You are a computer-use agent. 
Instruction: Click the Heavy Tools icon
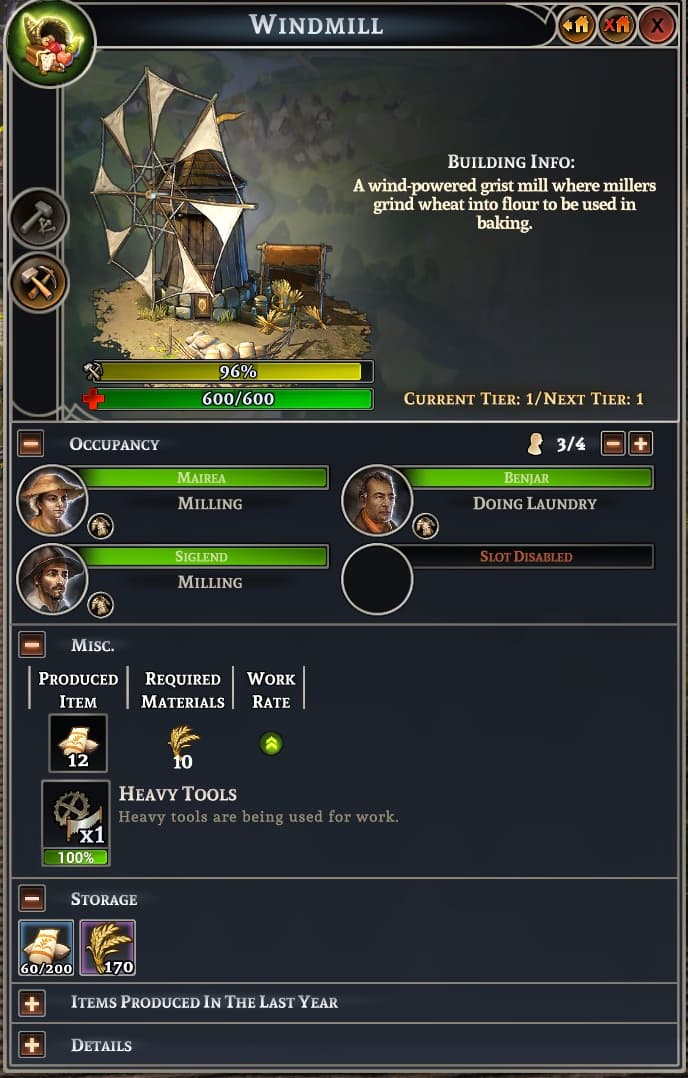coord(76,815)
